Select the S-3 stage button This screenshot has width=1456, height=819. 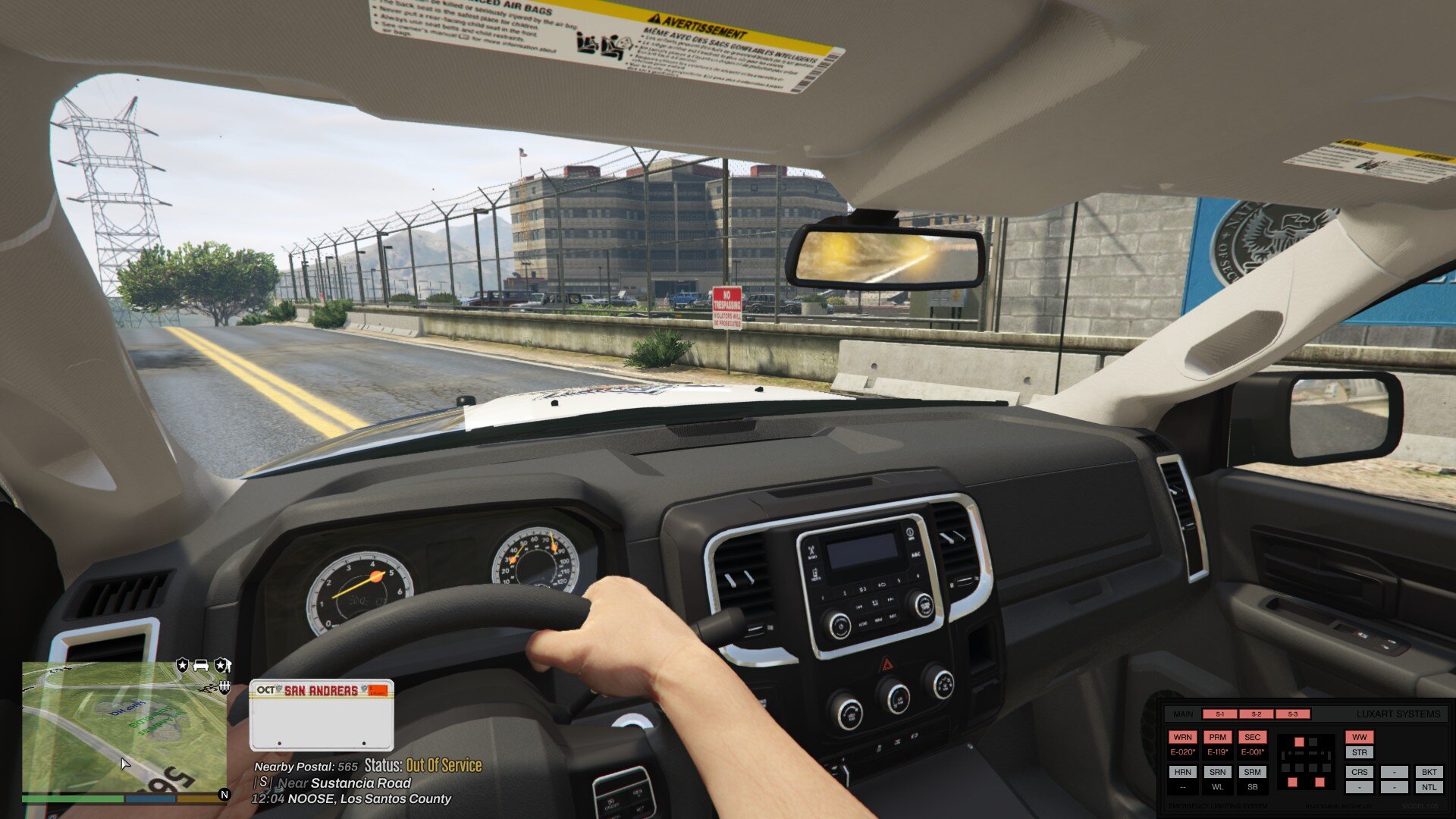tap(1292, 714)
